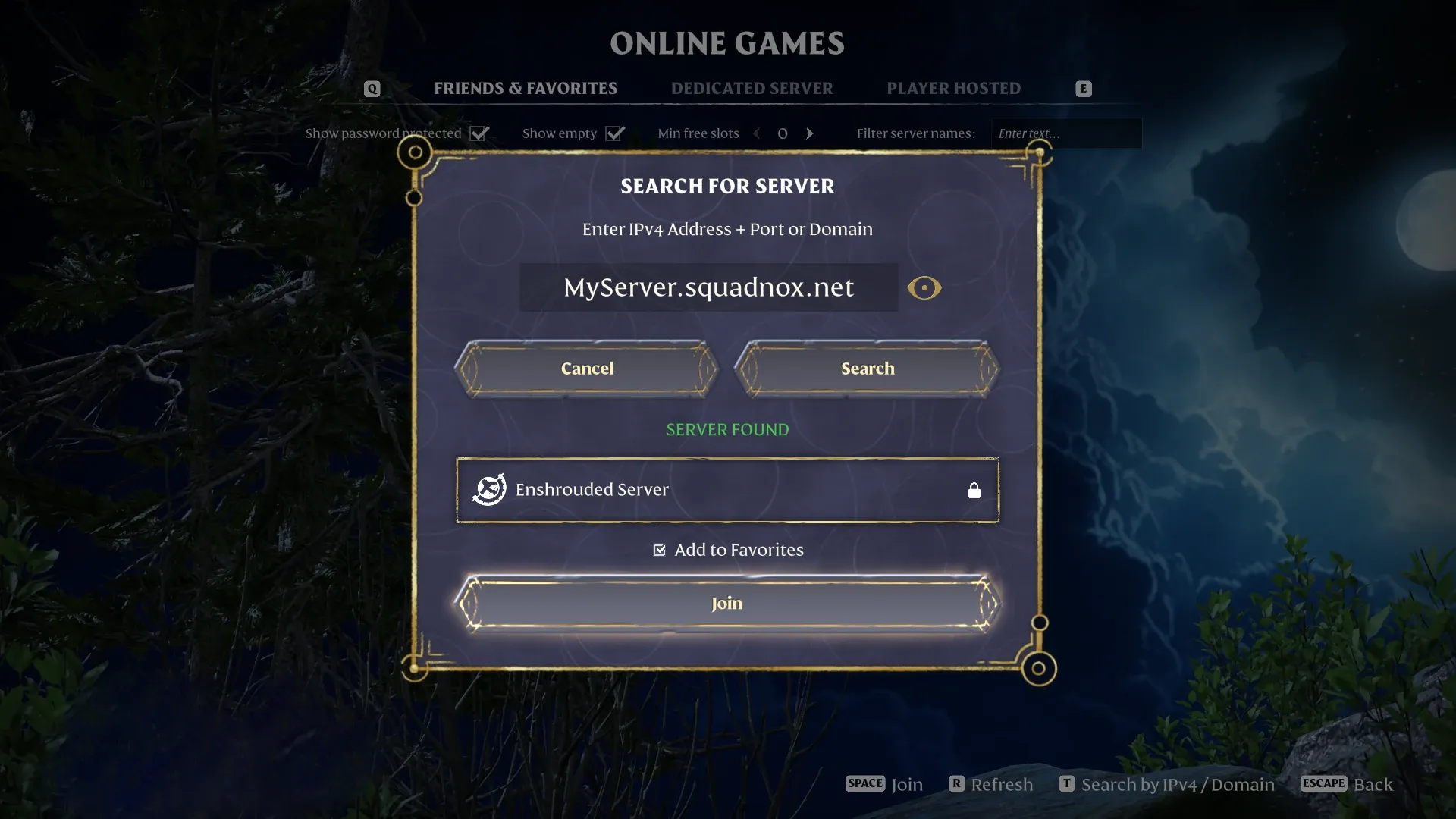Viewport: 1456px width, 819px height.
Task: Click the T key icon for Search by IPv4
Action: [x=1066, y=784]
